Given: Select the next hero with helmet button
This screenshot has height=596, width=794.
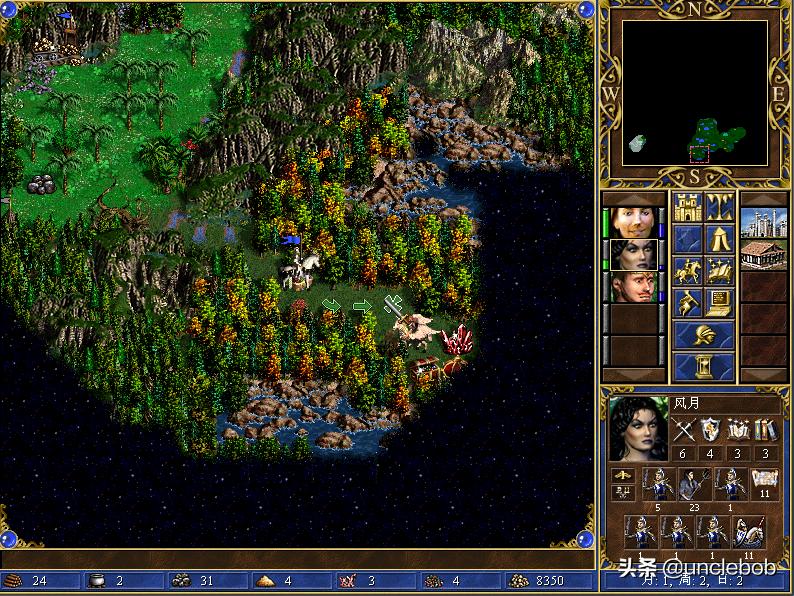Looking at the screenshot, I should click(703, 334).
